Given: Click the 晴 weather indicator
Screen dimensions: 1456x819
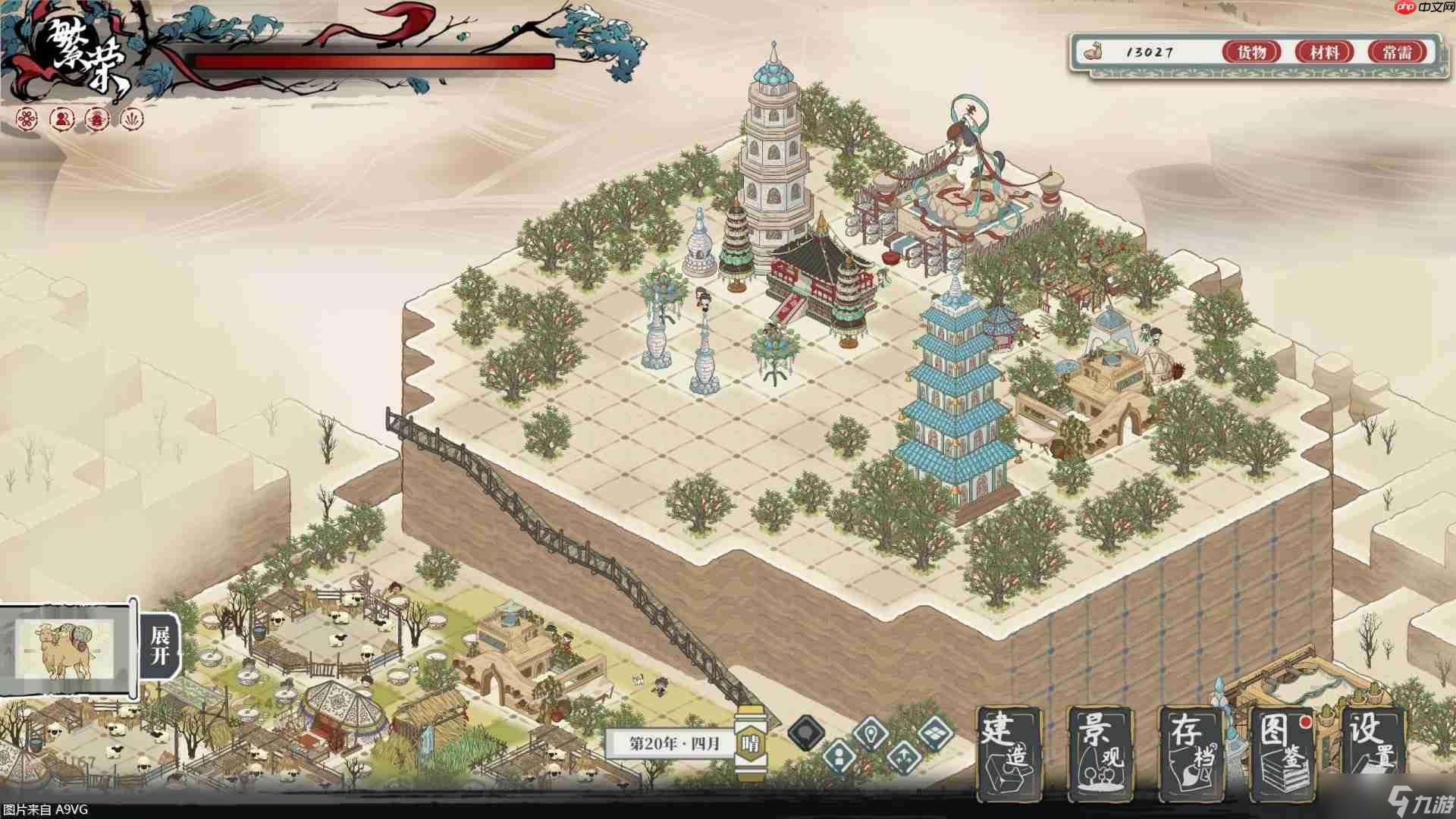Looking at the screenshot, I should click(x=752, y=743).
